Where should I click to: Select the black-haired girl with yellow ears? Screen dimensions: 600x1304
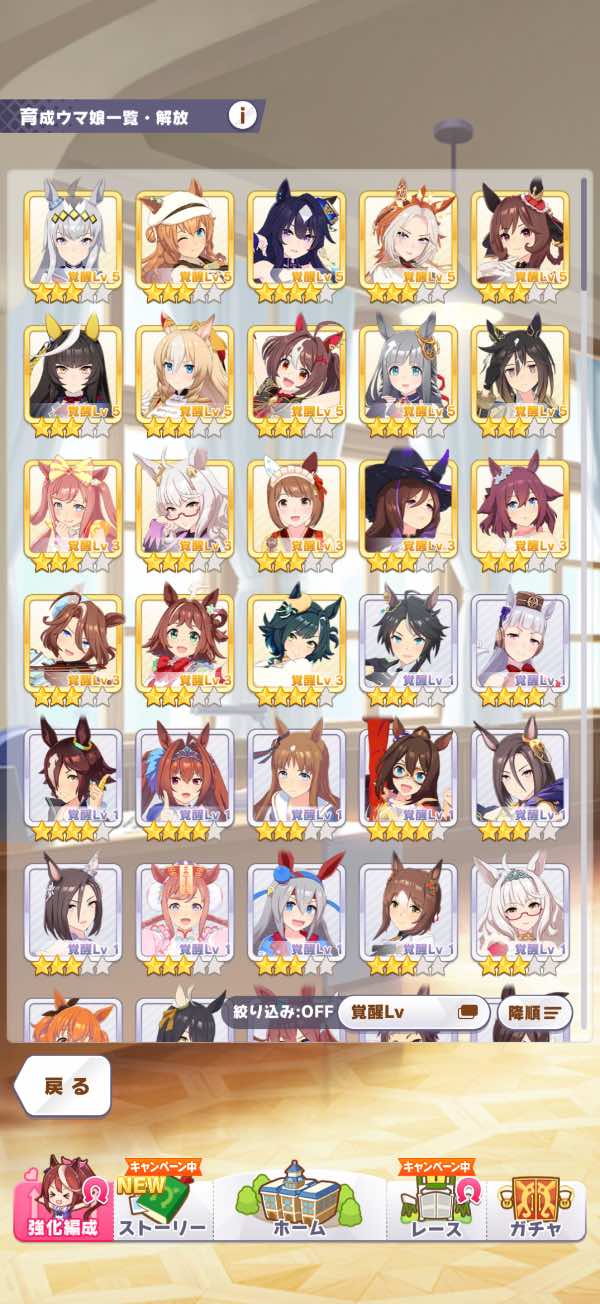(73, 377)
